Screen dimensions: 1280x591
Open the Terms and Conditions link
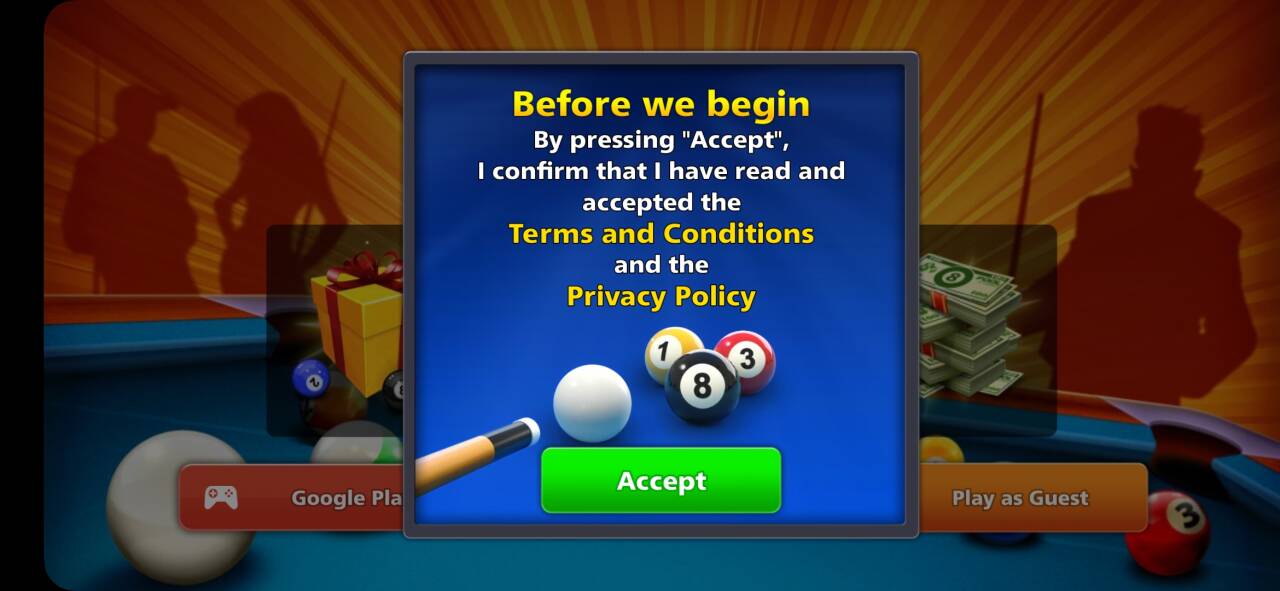[x=661, y=234]
